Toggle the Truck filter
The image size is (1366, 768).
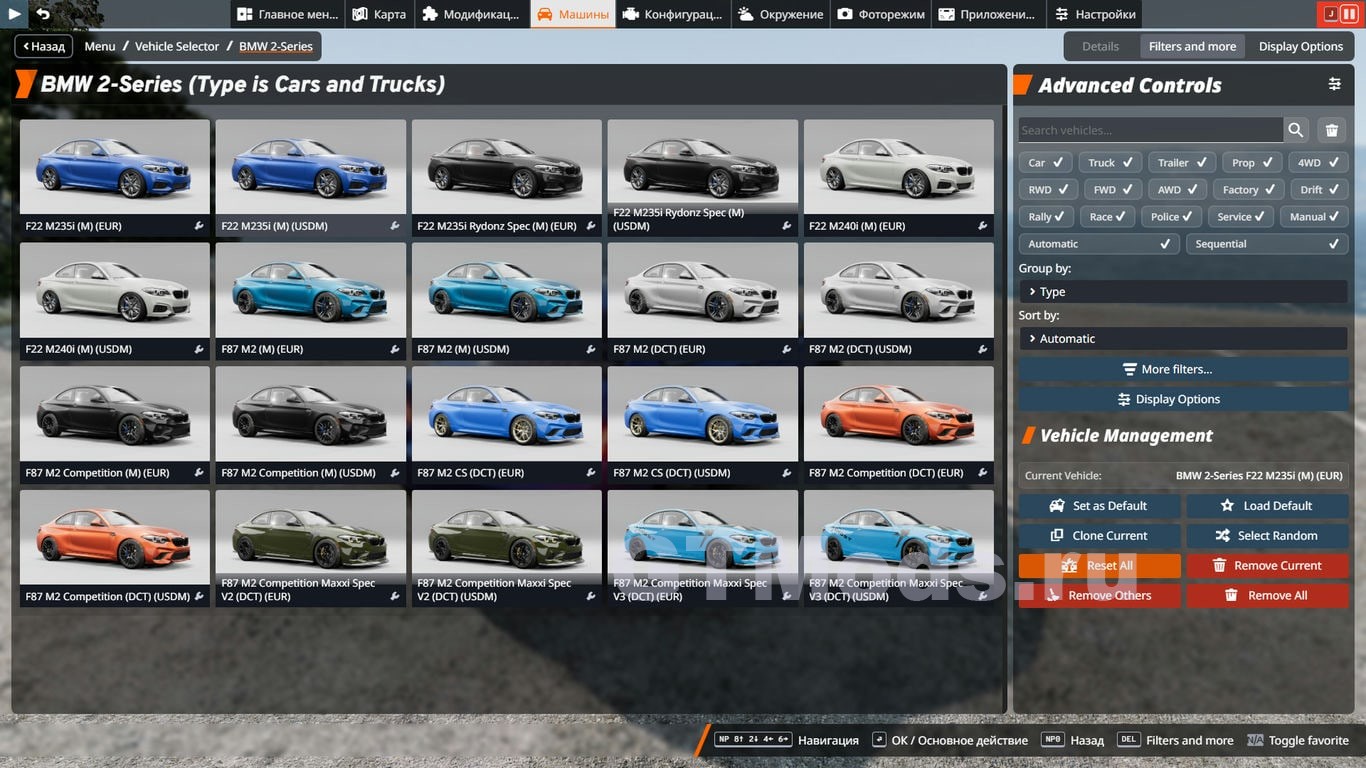point(1110,162)
